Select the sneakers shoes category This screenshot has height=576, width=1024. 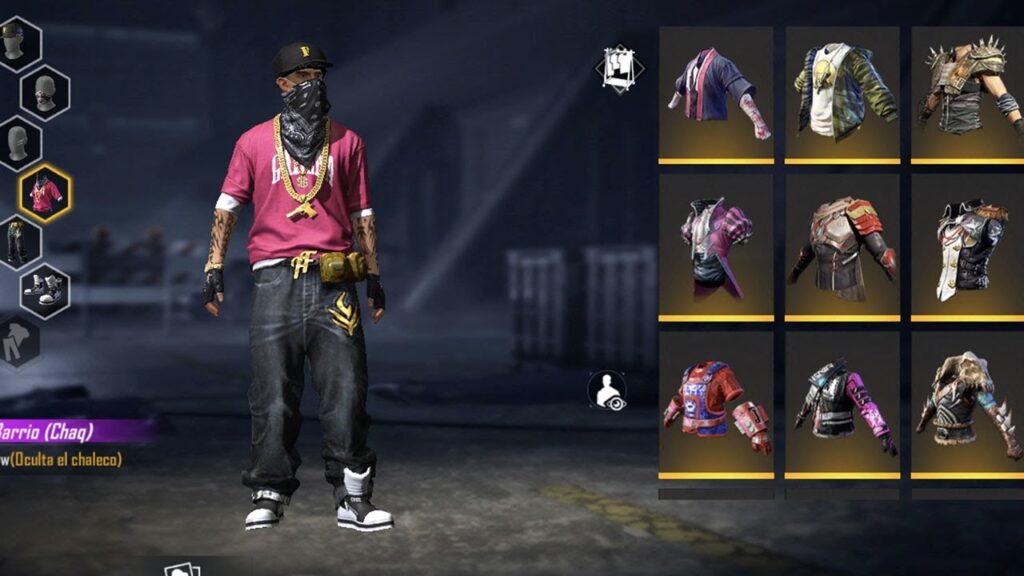coord(46,291)
